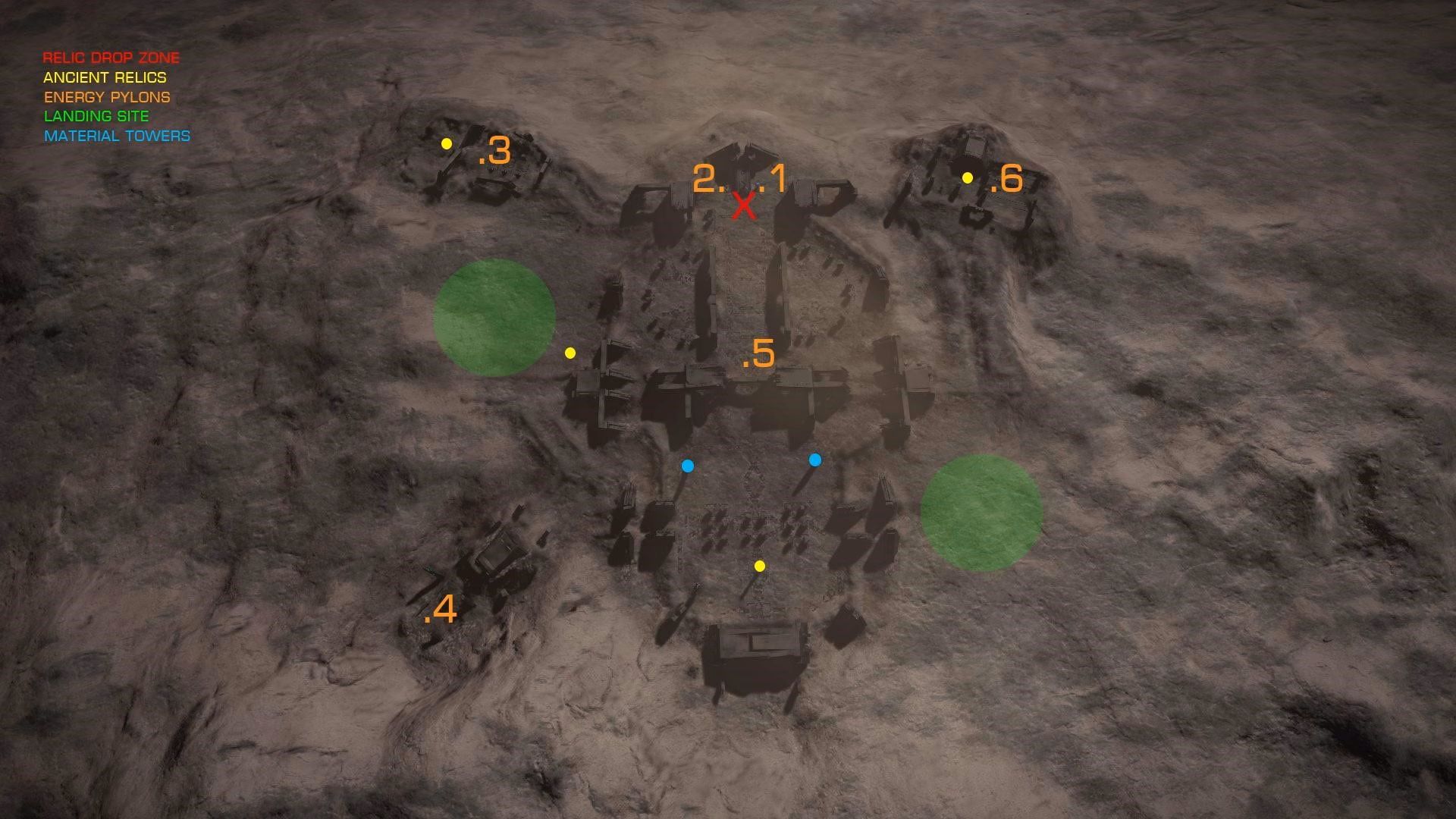The width and height of the screenshot is (1456, 819).
Task: Pick energy pylon marker number 5
Action: (x=758, y=354)
